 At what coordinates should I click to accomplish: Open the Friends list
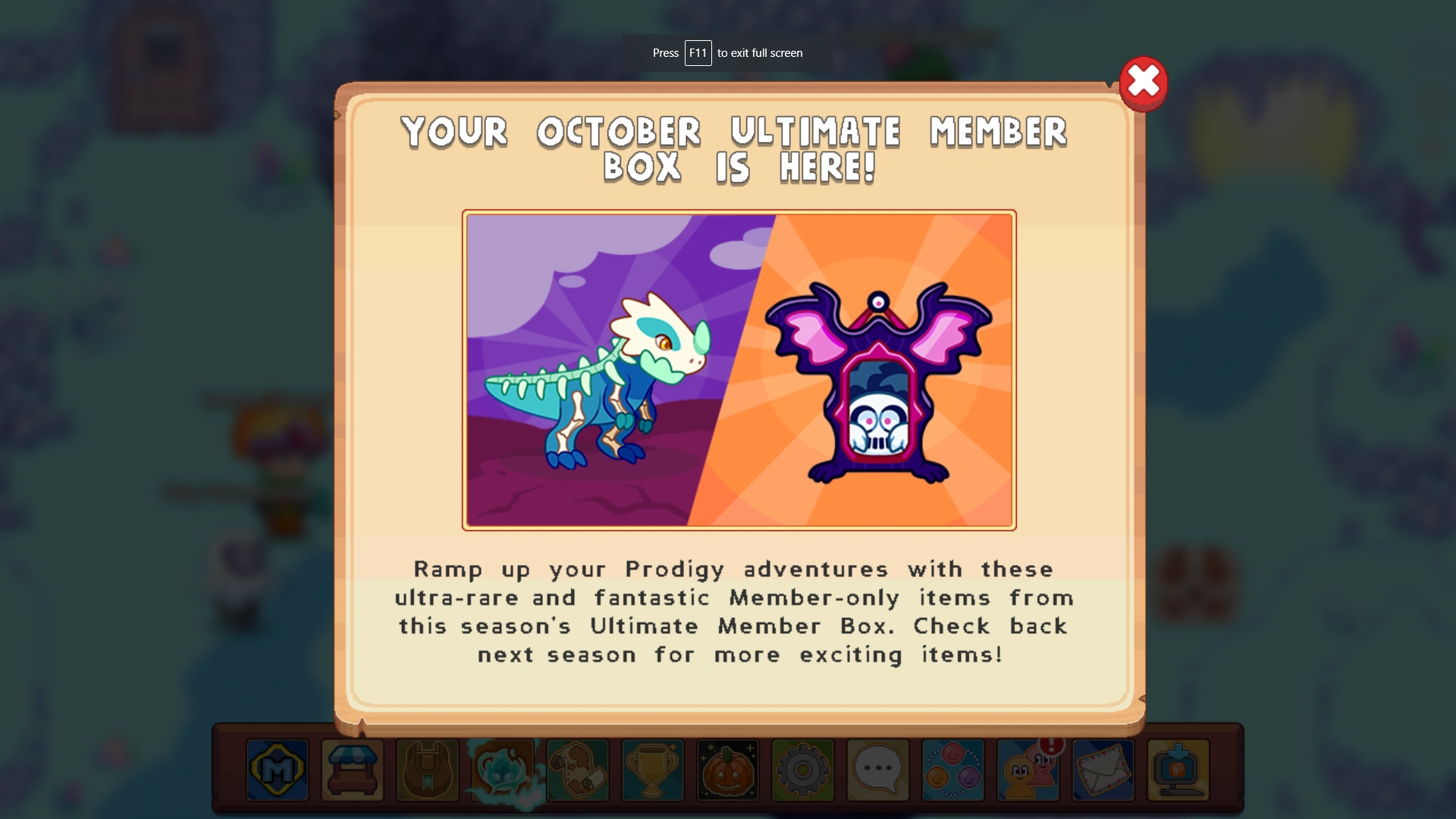(952, 770)
